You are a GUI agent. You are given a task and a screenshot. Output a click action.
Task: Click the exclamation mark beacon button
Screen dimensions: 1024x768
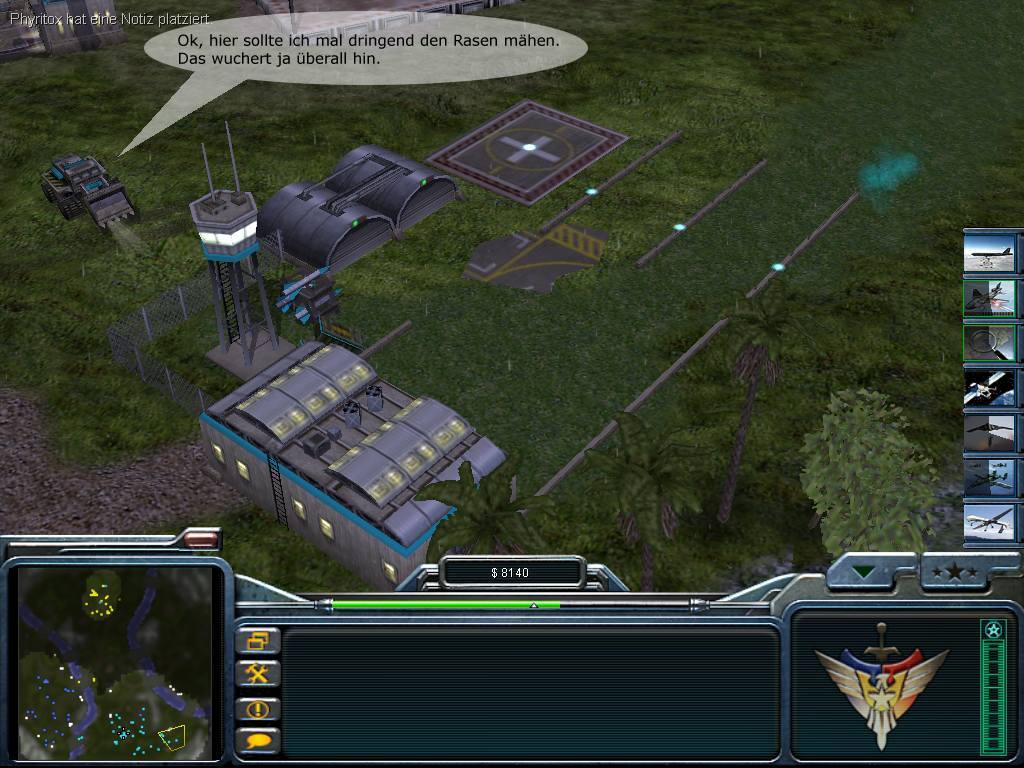click(x=258, y=709)
